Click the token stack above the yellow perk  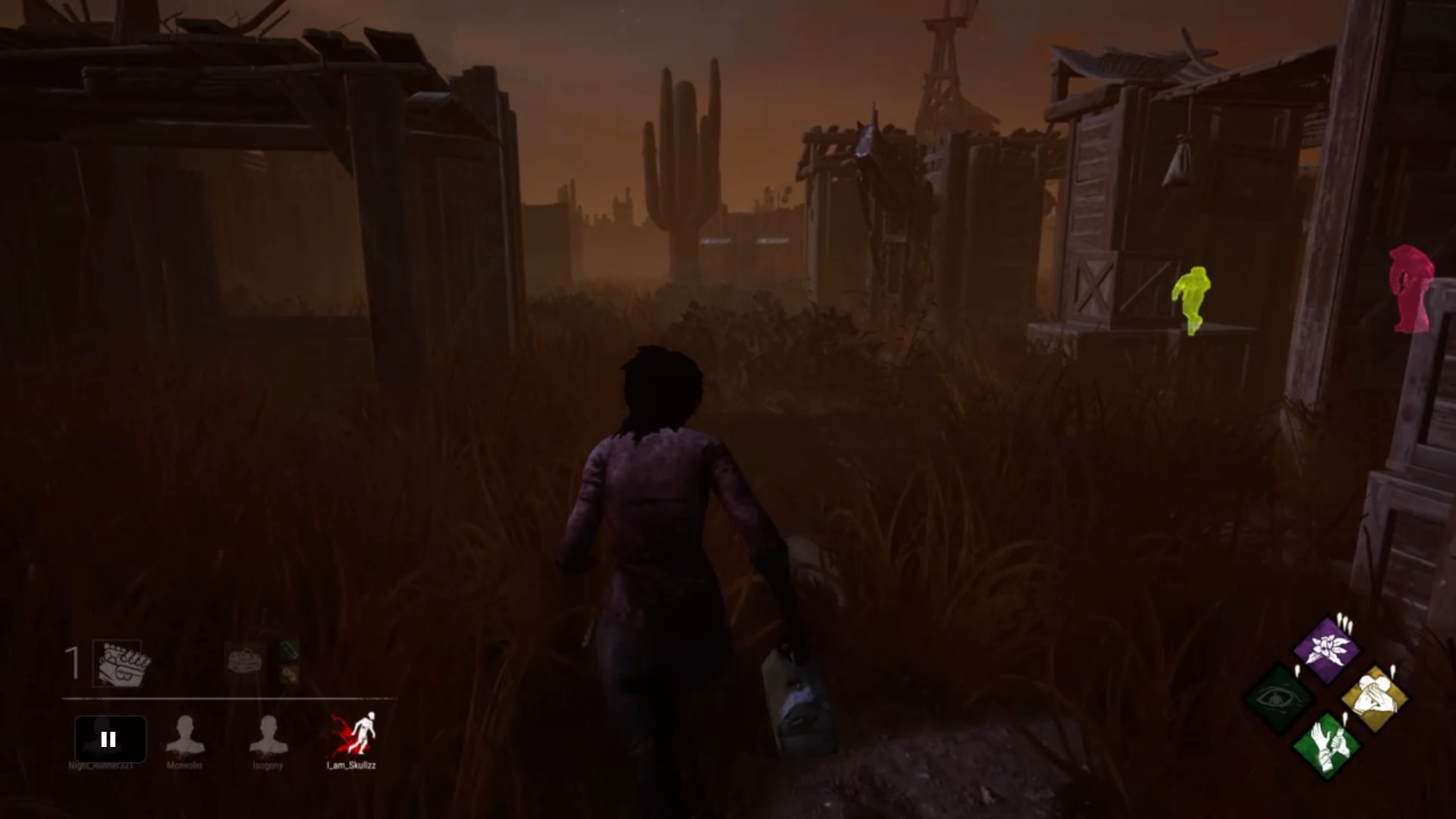pyautogui.click(x=1392, y=671)
